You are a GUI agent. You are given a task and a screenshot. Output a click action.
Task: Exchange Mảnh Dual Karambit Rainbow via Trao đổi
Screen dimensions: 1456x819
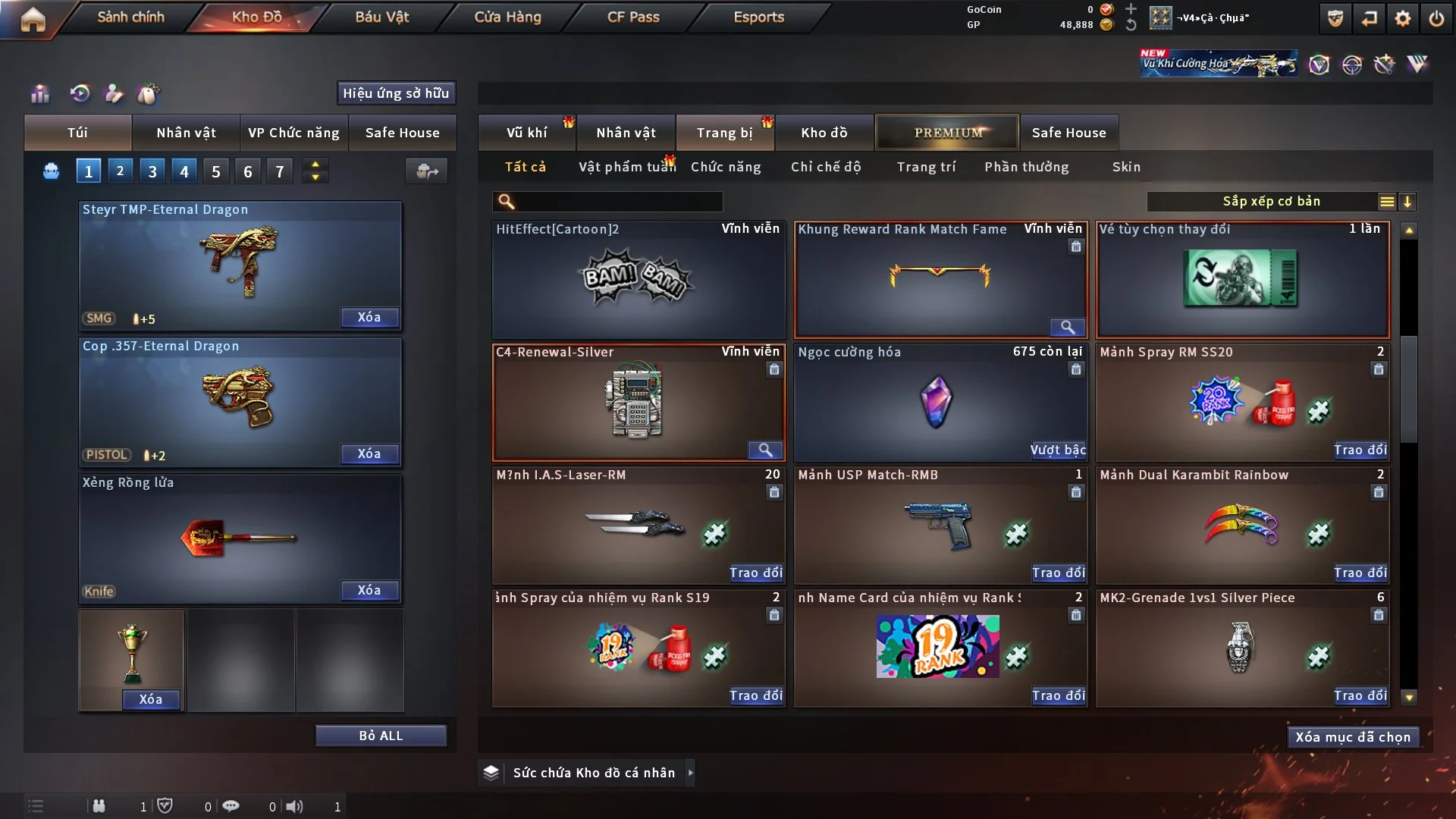pyautogui.click(x=1360, y=573)
